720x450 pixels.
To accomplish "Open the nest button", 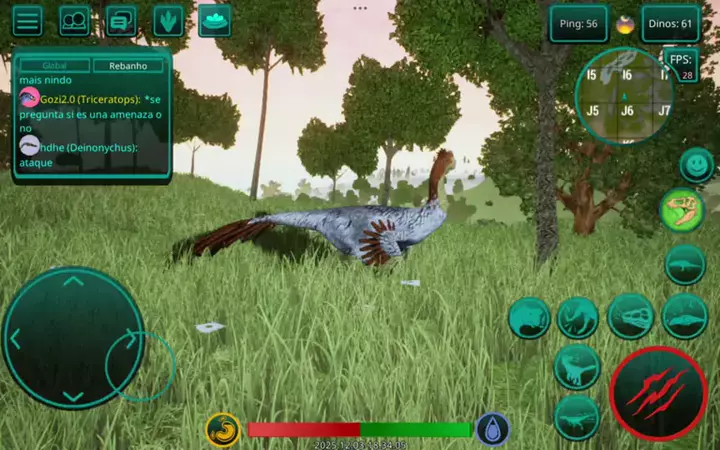I will [x=214, y=20].
